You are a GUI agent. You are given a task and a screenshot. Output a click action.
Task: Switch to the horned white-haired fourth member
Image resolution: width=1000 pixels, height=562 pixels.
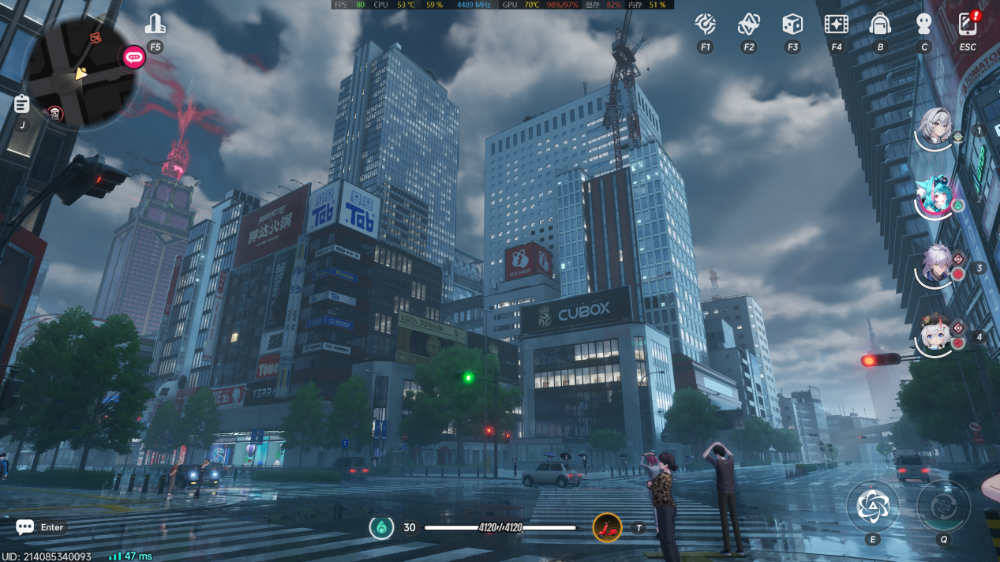[937, 335]
